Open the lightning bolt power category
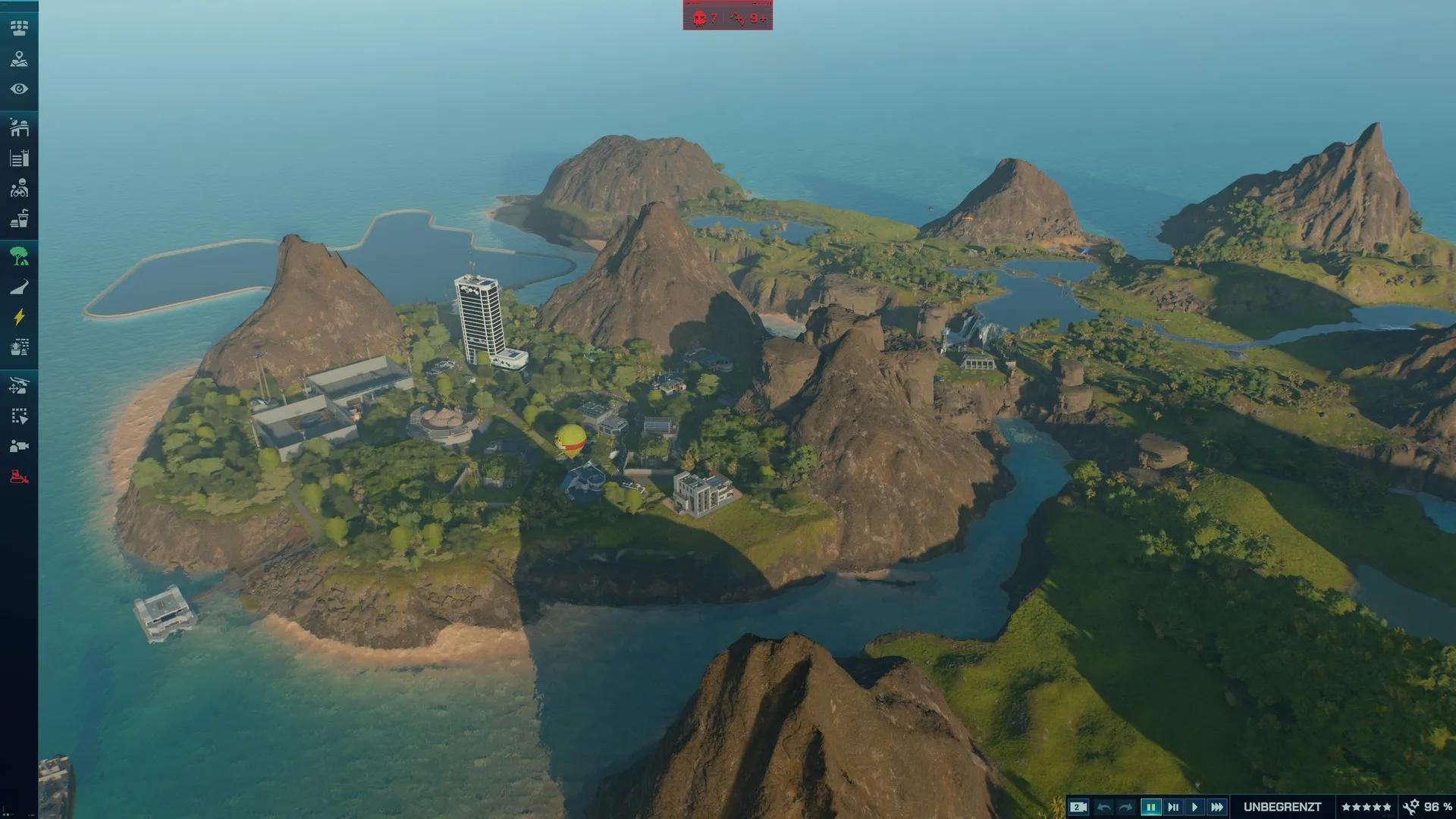Viewport: 1456px width, 819px height. (19, 317)
